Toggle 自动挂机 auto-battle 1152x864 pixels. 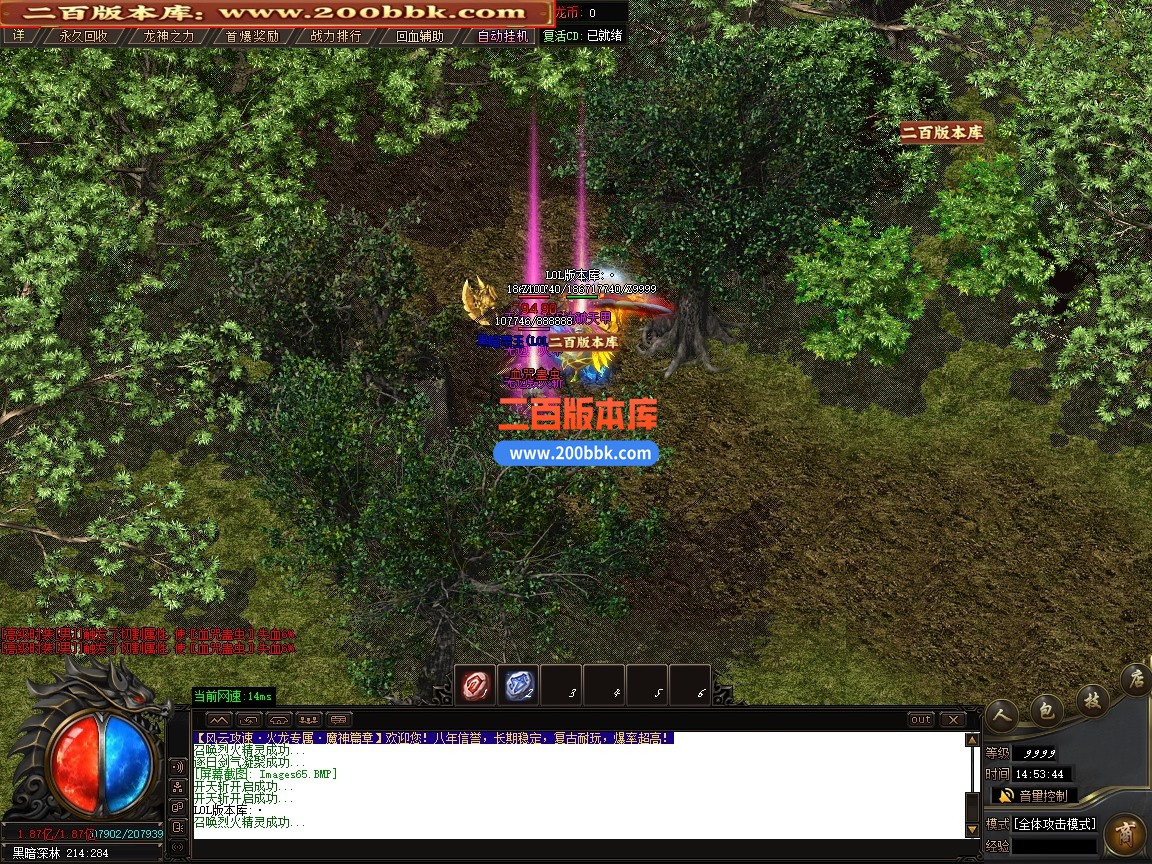[x=503, y=36]
